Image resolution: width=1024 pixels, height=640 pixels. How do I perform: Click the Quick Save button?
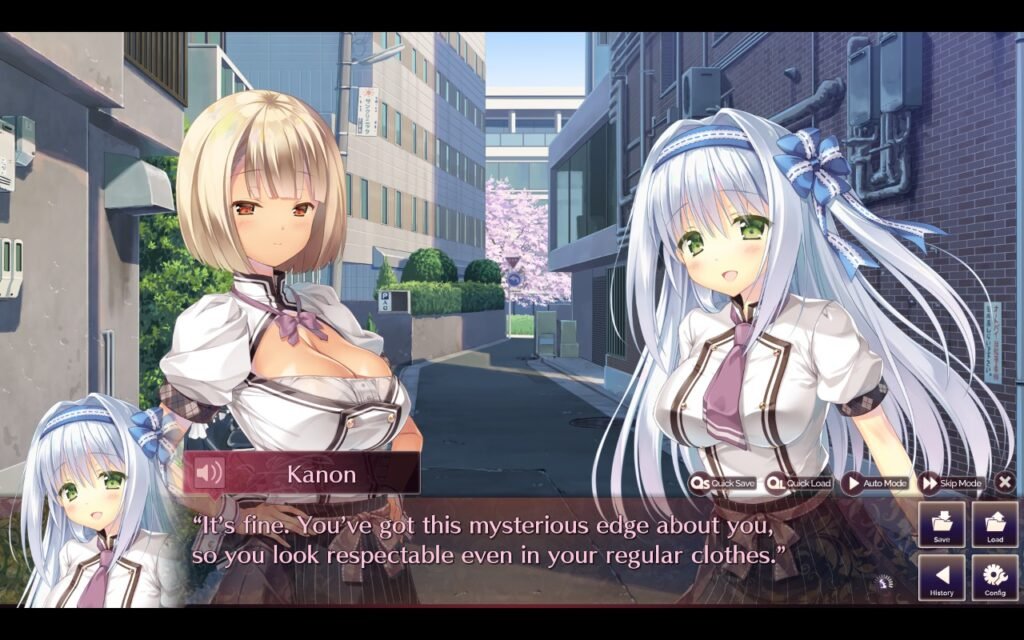click(x=723, y=484)
